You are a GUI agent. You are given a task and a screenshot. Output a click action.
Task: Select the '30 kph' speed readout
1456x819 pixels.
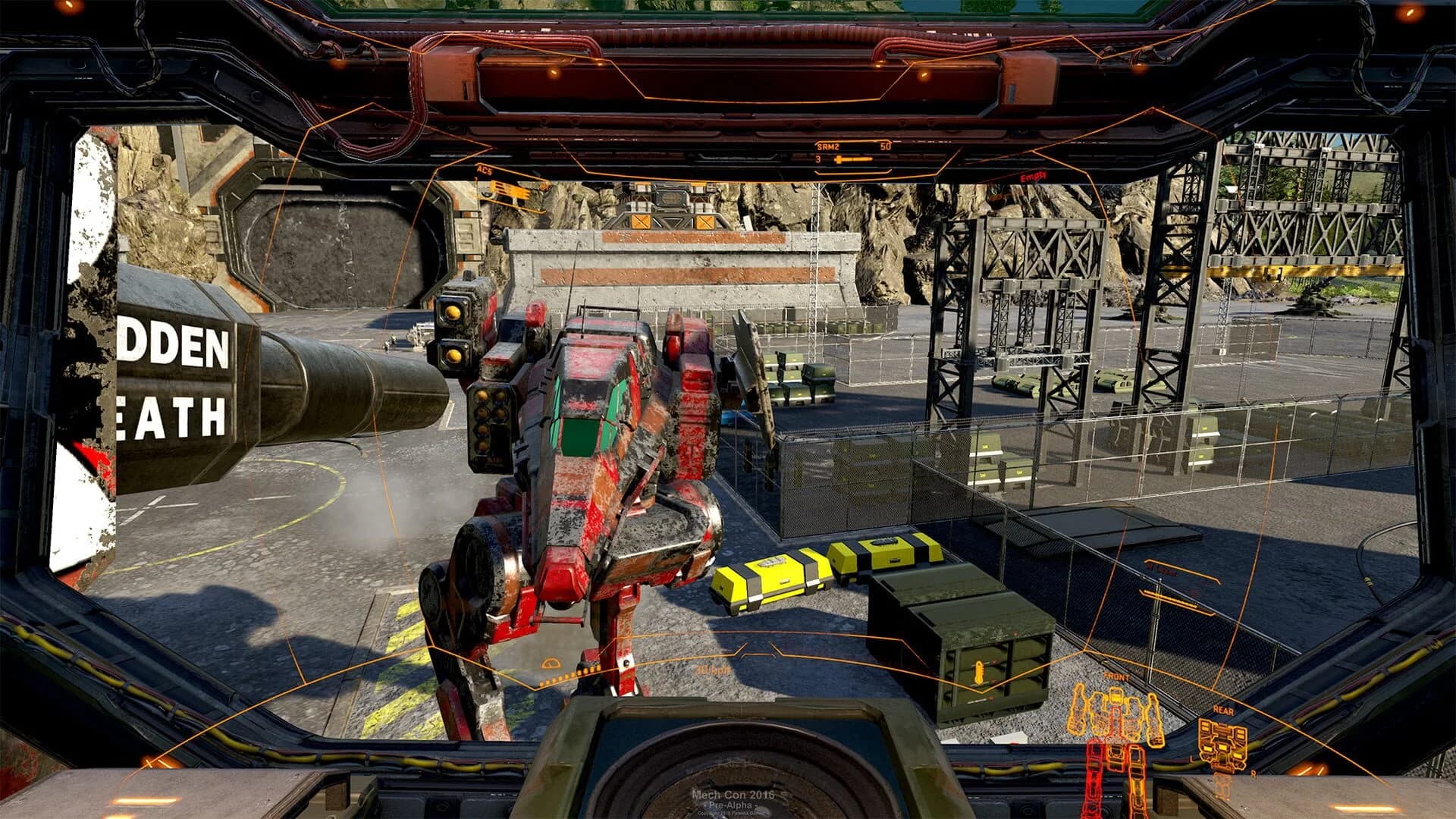711,670
